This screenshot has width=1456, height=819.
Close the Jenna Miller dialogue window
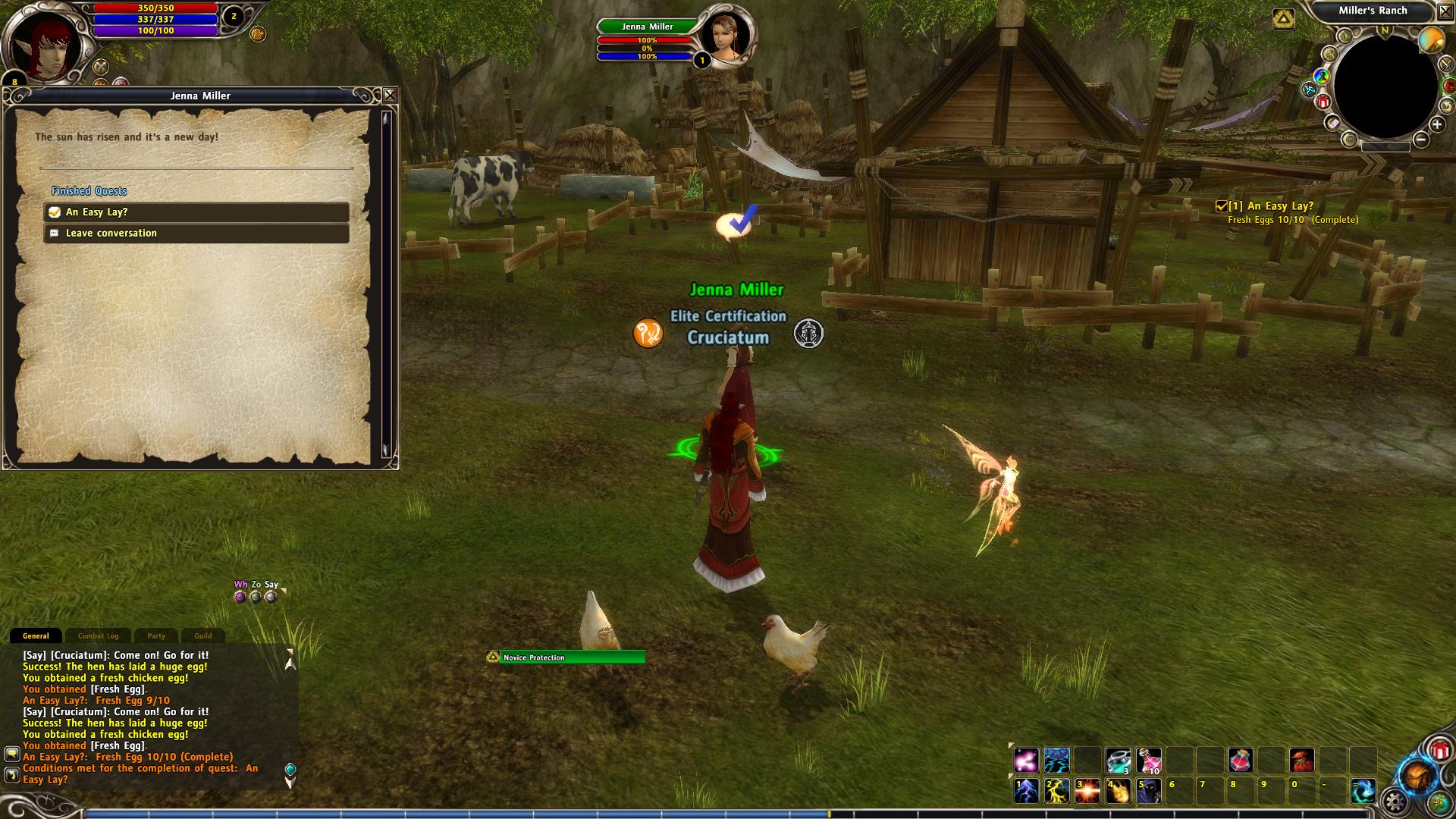click(x=390, y=96)
